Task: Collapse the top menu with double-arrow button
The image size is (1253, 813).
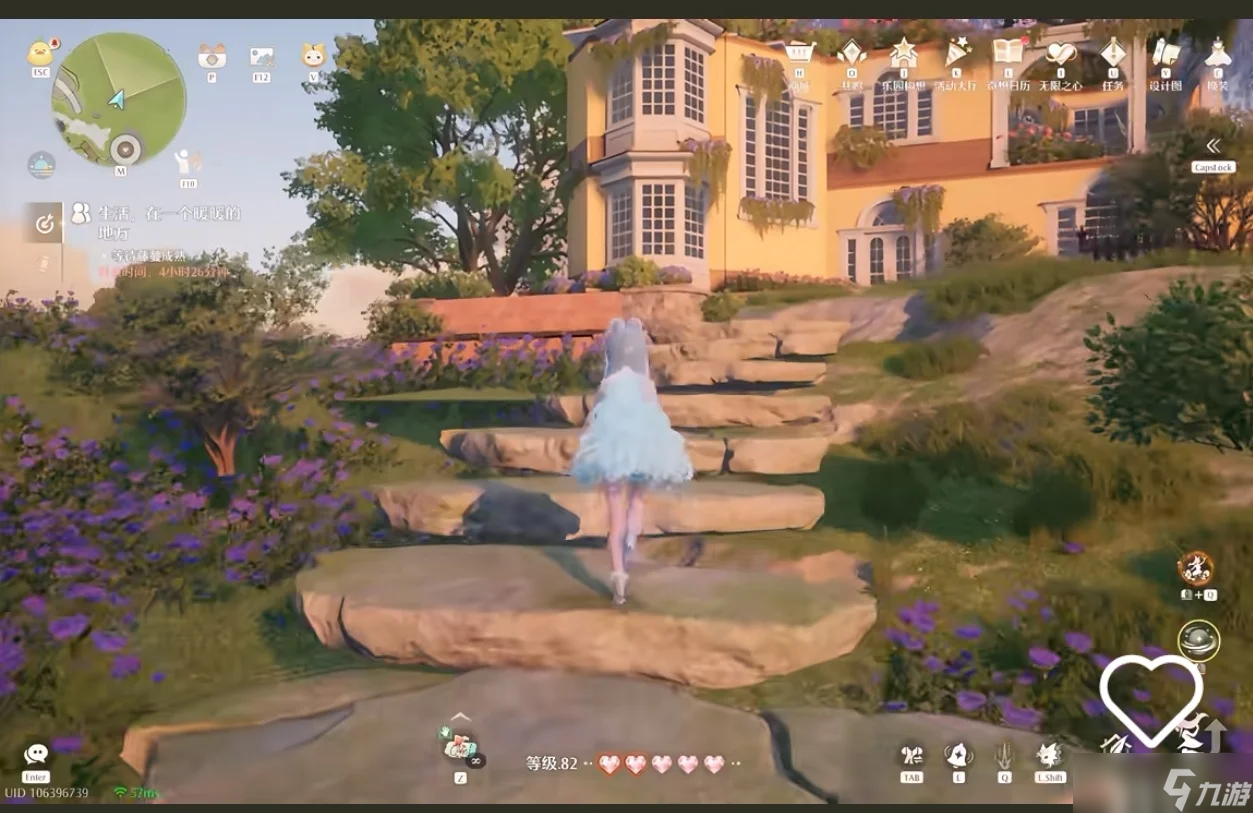Action: tap(1214, 146)
